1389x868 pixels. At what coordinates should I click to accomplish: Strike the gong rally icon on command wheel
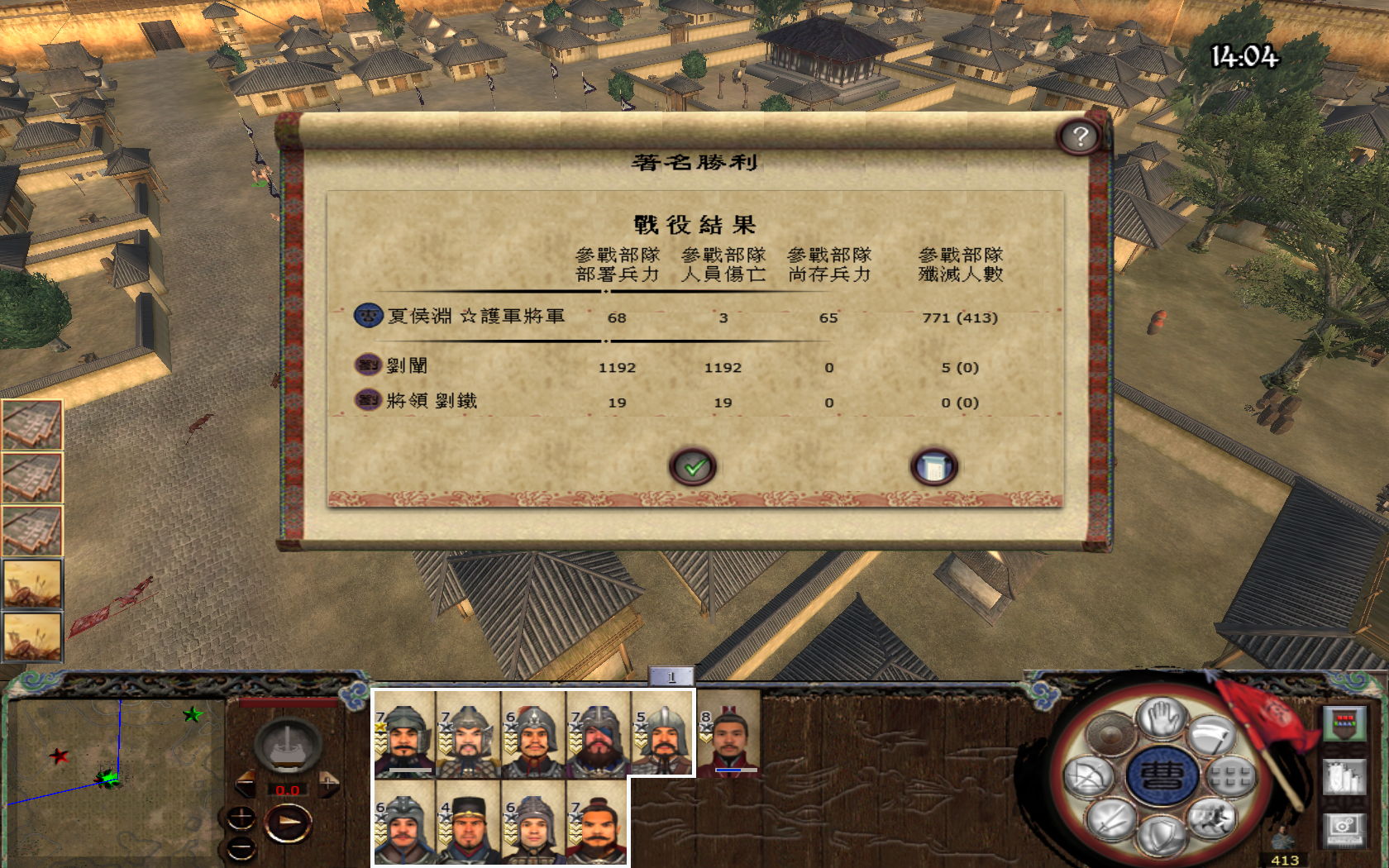pos(1110,732)
